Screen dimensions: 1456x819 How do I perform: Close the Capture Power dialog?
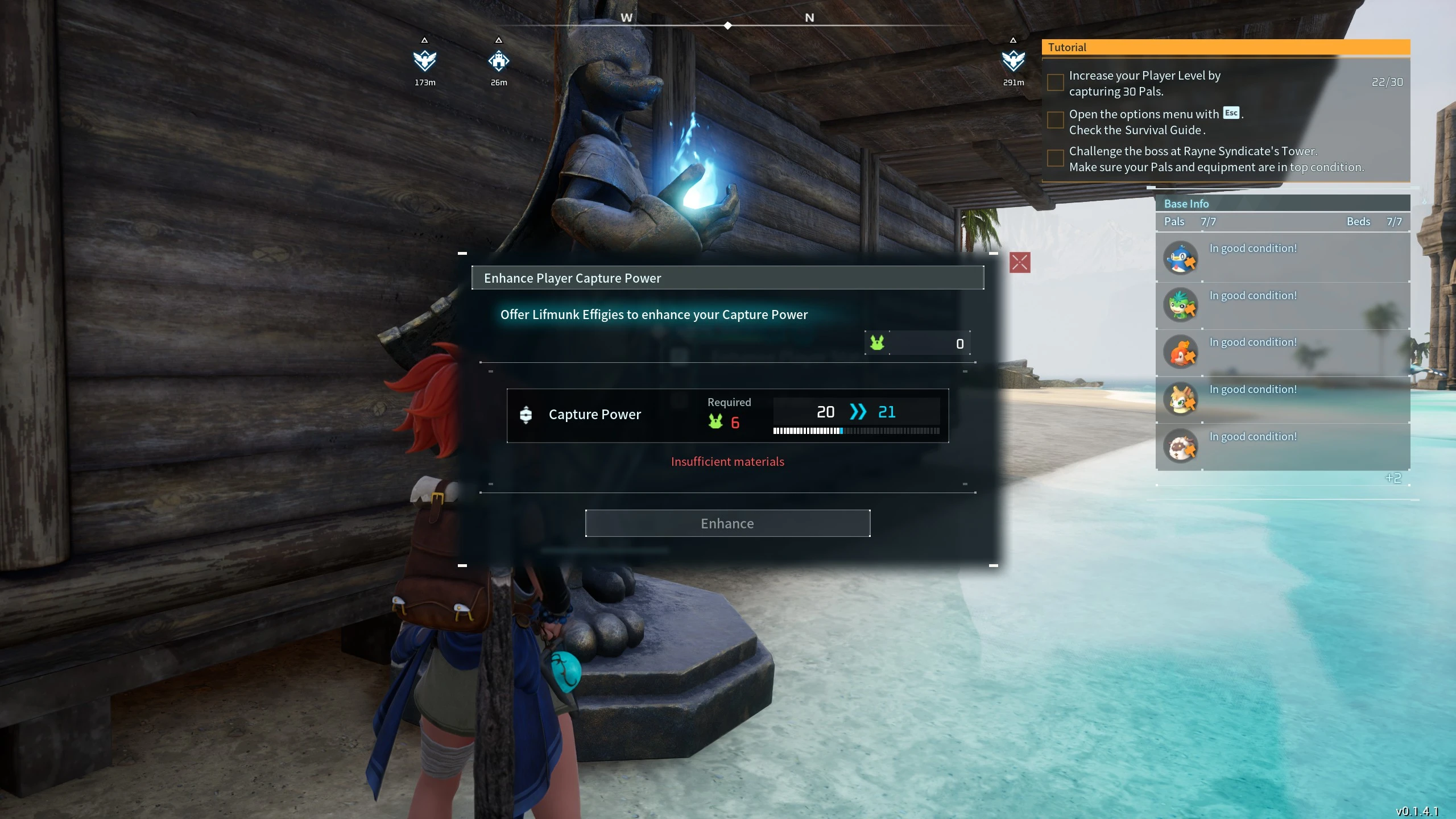(1019, 263)
